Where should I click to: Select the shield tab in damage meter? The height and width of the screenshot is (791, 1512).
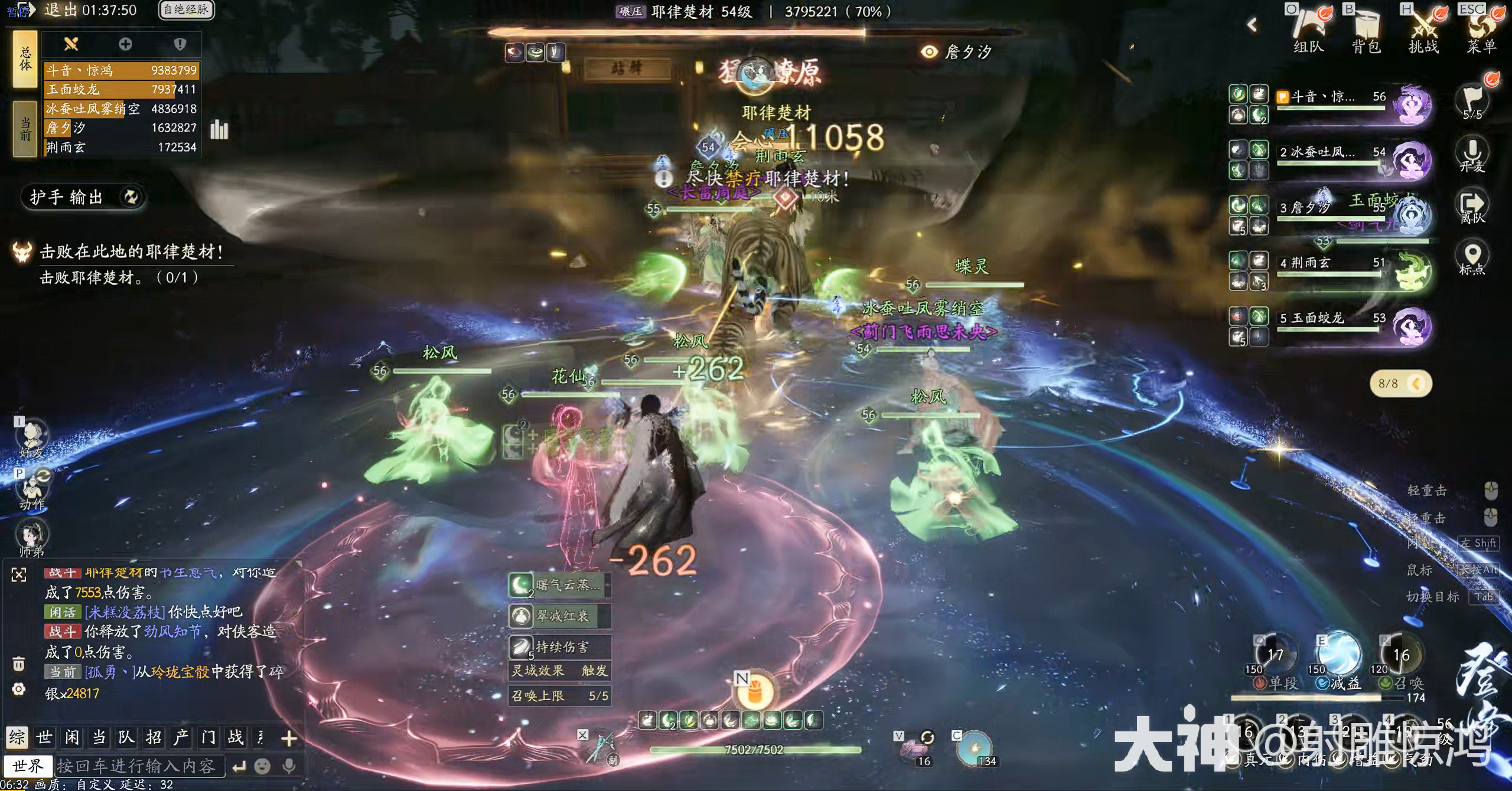pyautogui.click(x=180, y=44)
